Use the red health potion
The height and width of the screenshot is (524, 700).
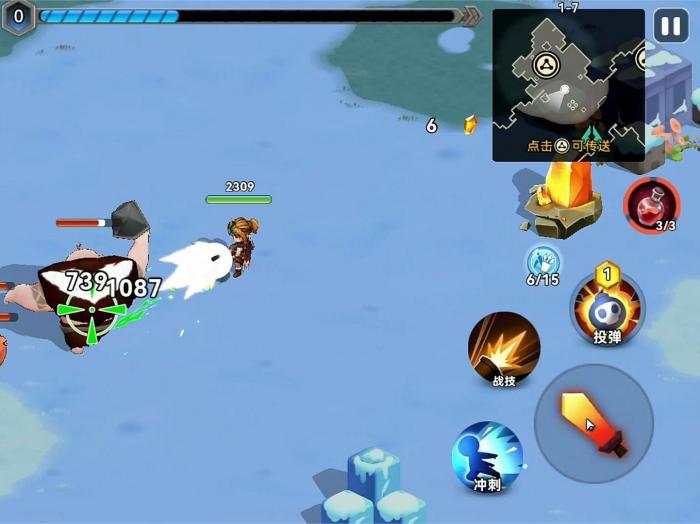pos(651,203)
